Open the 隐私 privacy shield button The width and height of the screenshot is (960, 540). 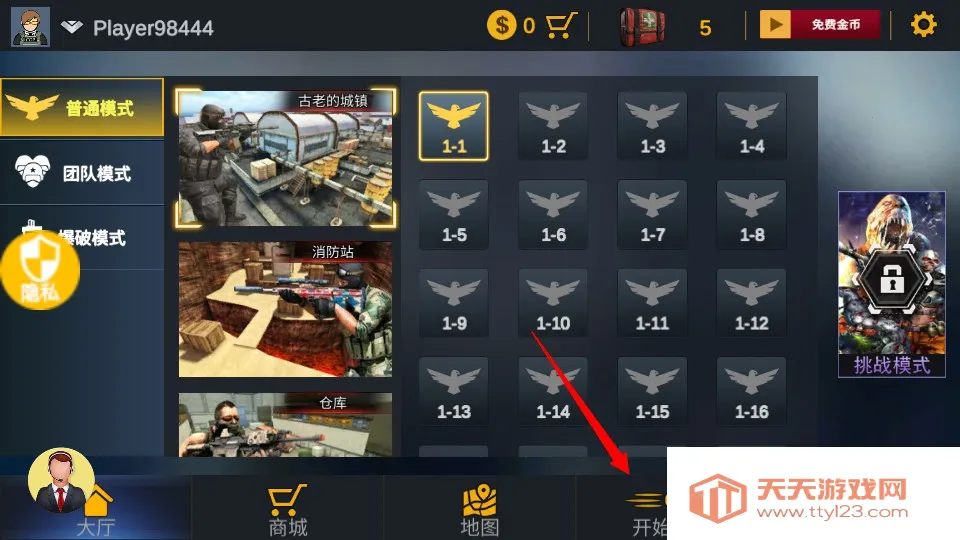click(x=38, y=270)
